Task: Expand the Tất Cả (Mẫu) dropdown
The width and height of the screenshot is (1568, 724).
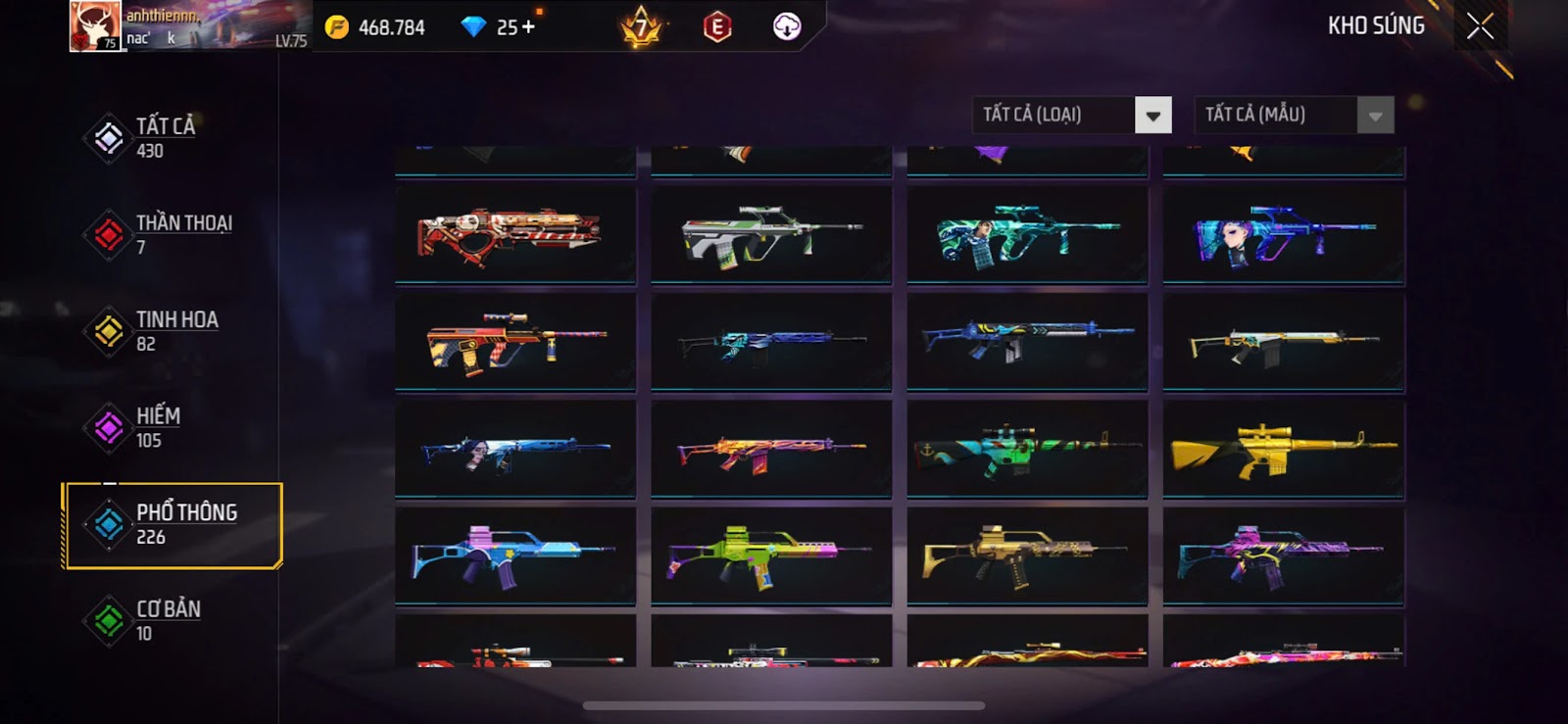Action: [x=1374, y=116]
